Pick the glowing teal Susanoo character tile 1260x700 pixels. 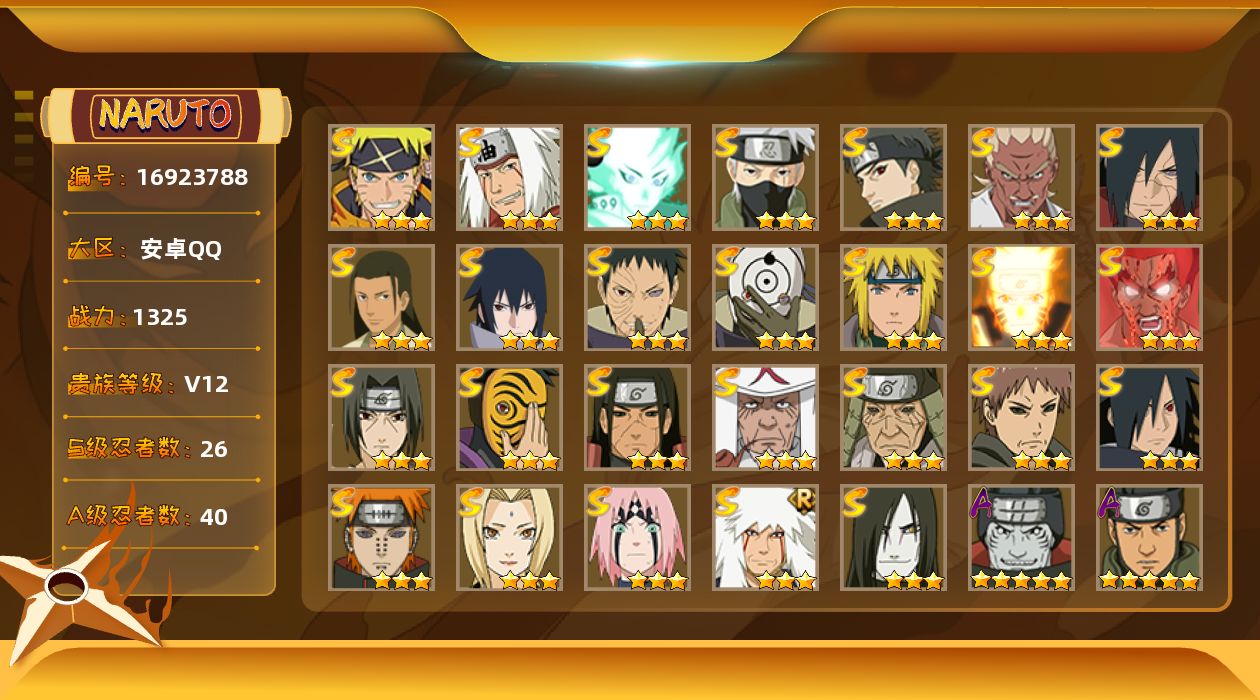pos(637,177)
